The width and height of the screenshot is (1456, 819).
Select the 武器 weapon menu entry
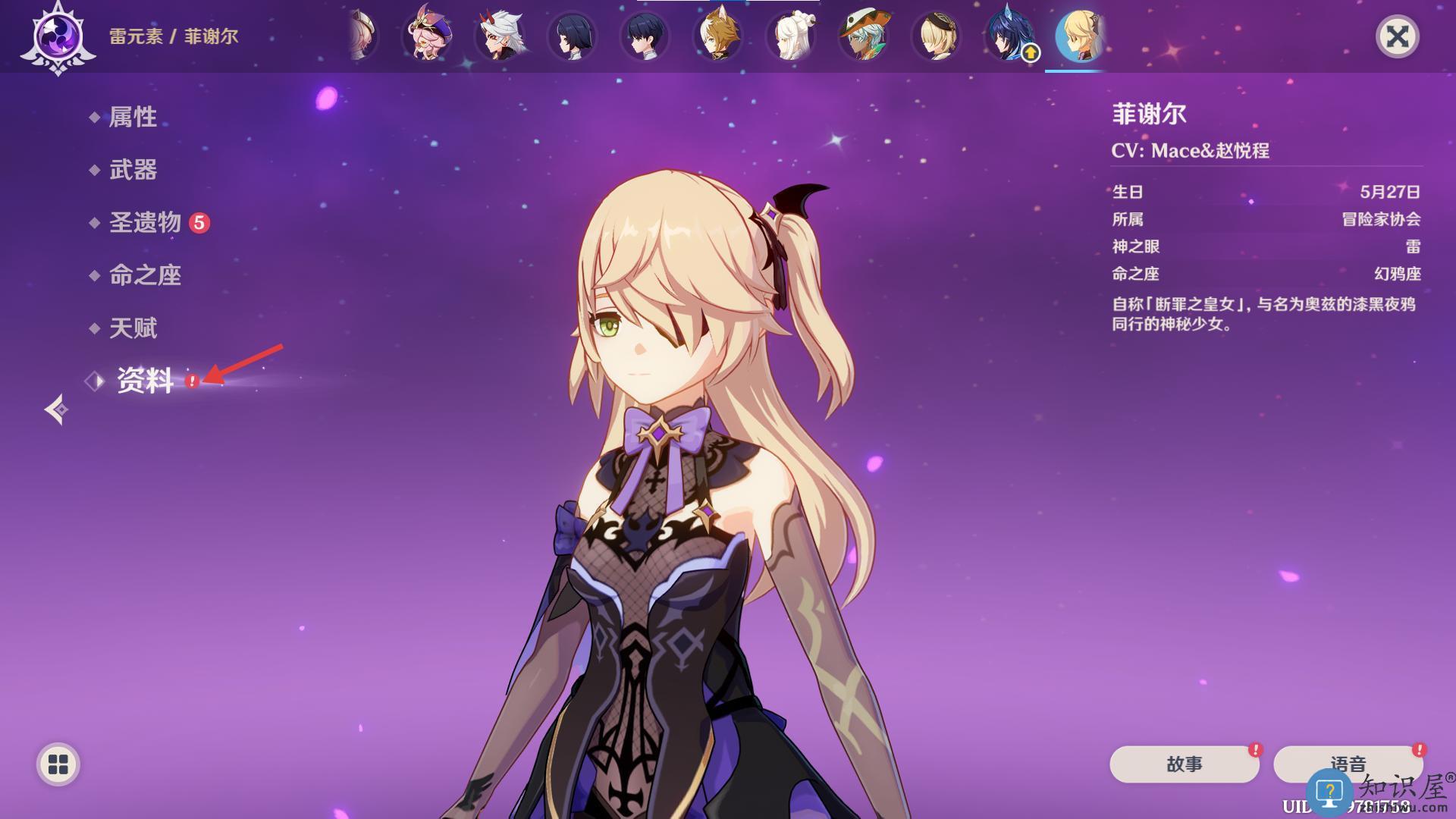tap(133, 170)
